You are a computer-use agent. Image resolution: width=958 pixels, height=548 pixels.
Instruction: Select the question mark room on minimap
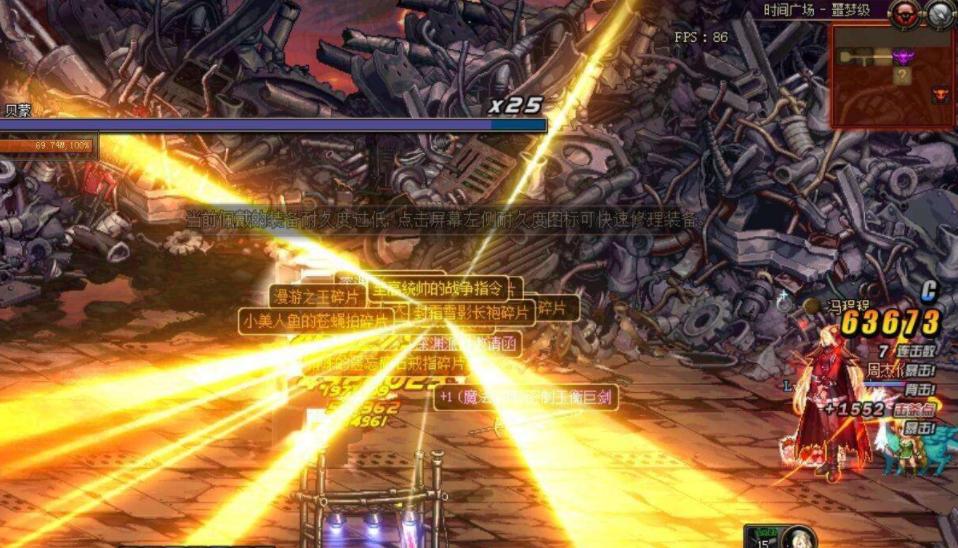click(x=902, y=75)
